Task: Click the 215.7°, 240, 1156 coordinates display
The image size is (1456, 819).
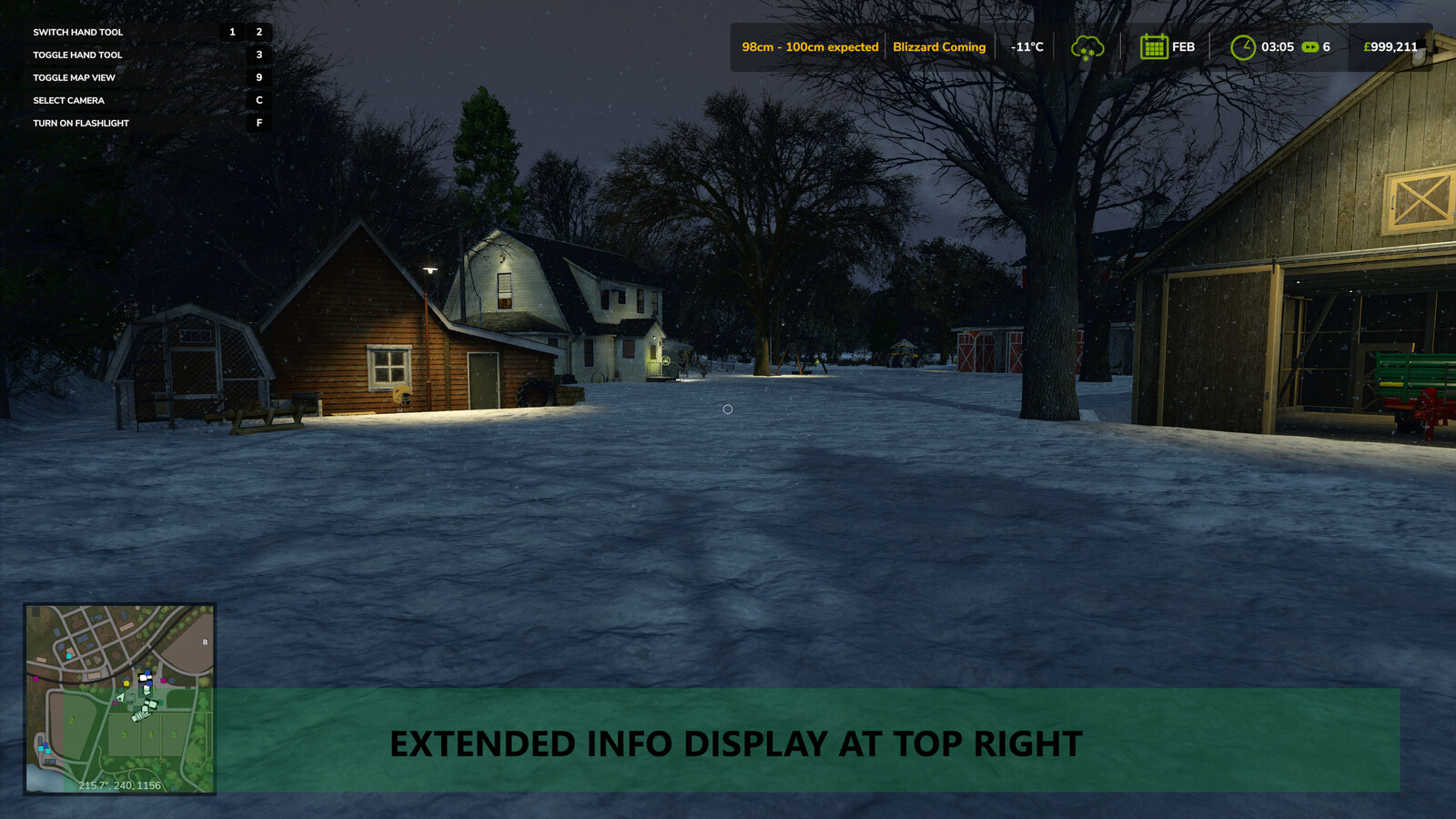Action: click(119, 784)
